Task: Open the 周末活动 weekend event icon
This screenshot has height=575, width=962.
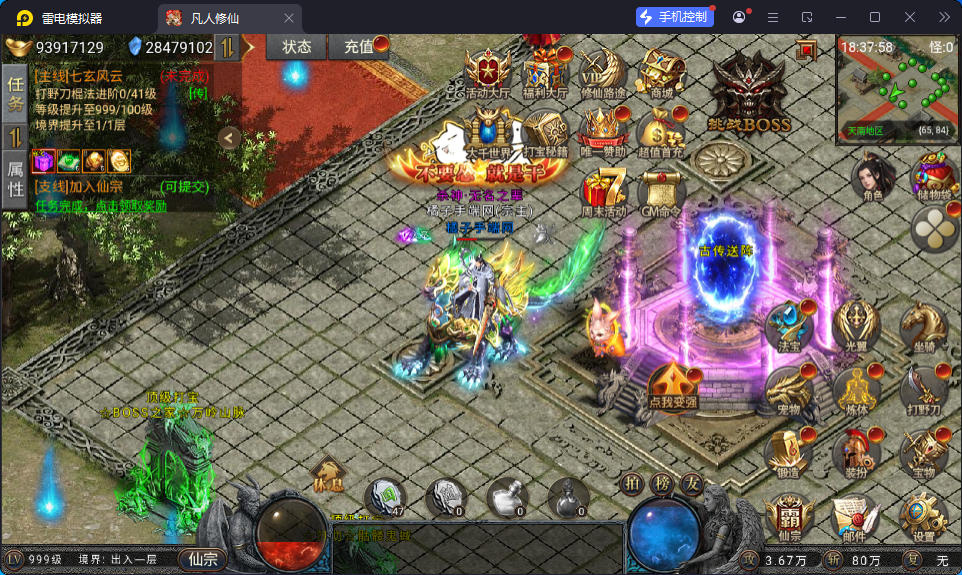Action: pos(602,190)
